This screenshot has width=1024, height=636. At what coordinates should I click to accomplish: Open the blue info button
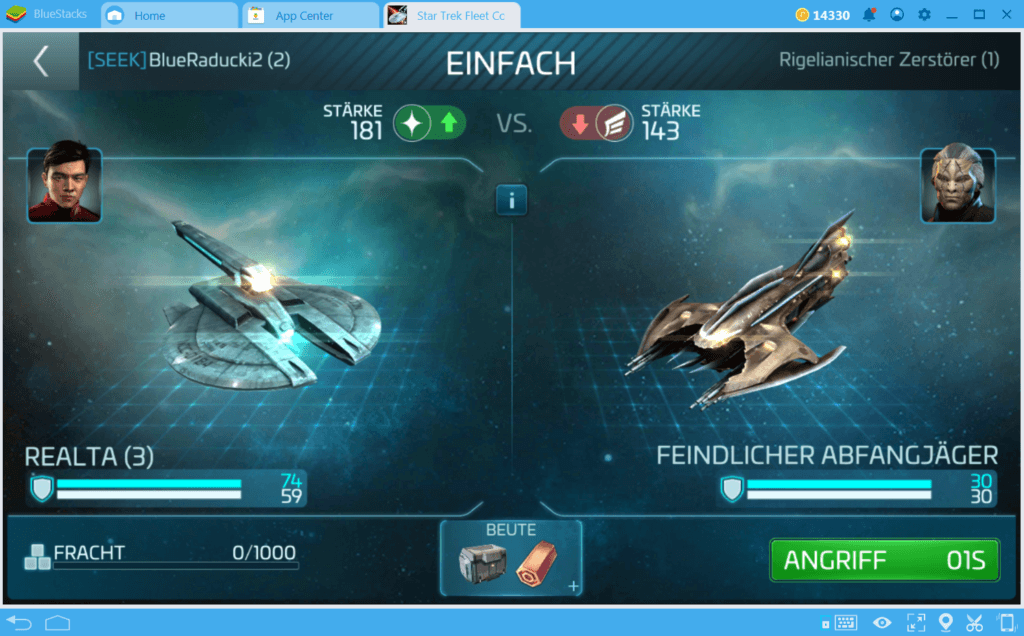coord(511,200)
